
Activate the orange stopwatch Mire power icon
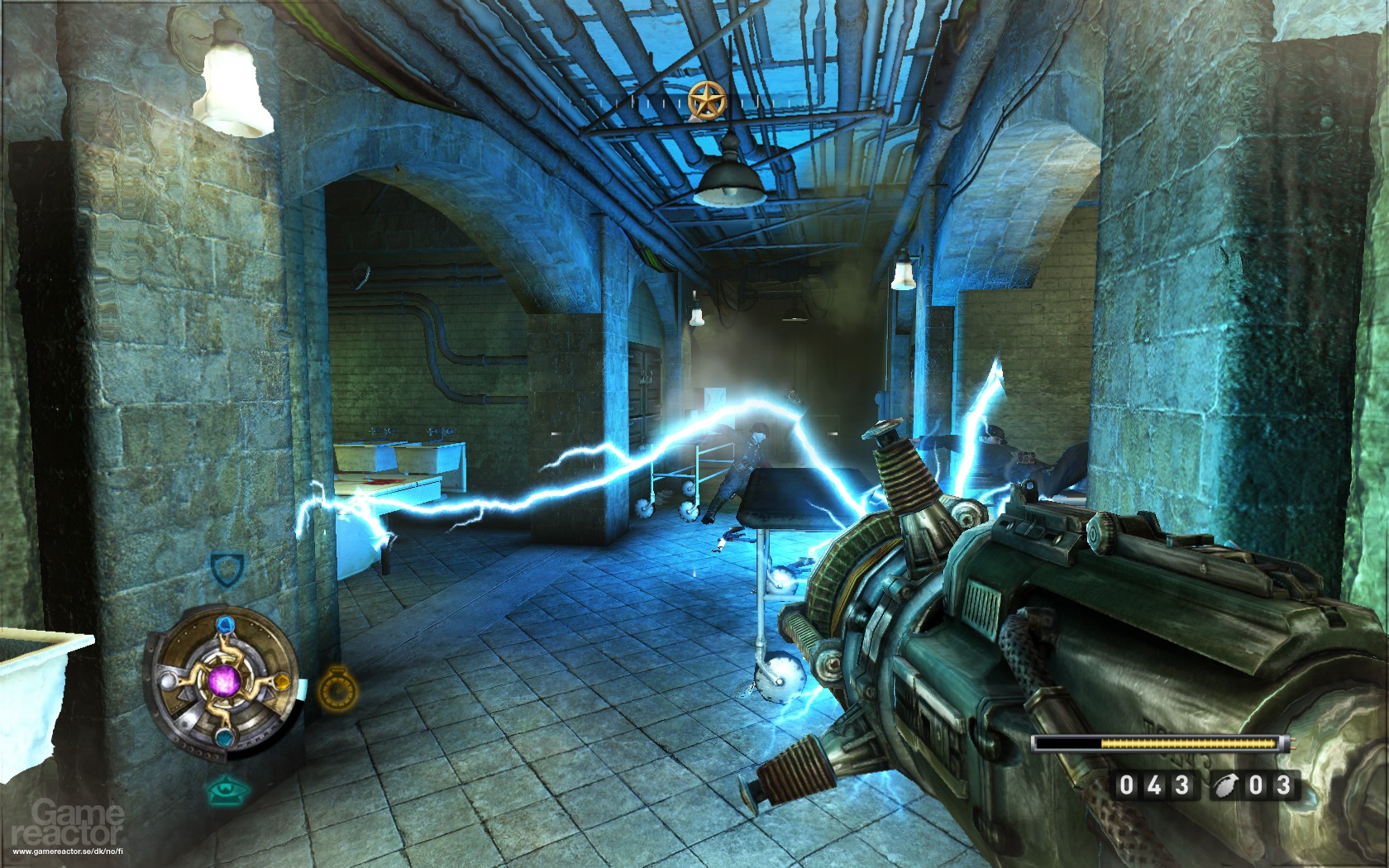coord(336,688)
